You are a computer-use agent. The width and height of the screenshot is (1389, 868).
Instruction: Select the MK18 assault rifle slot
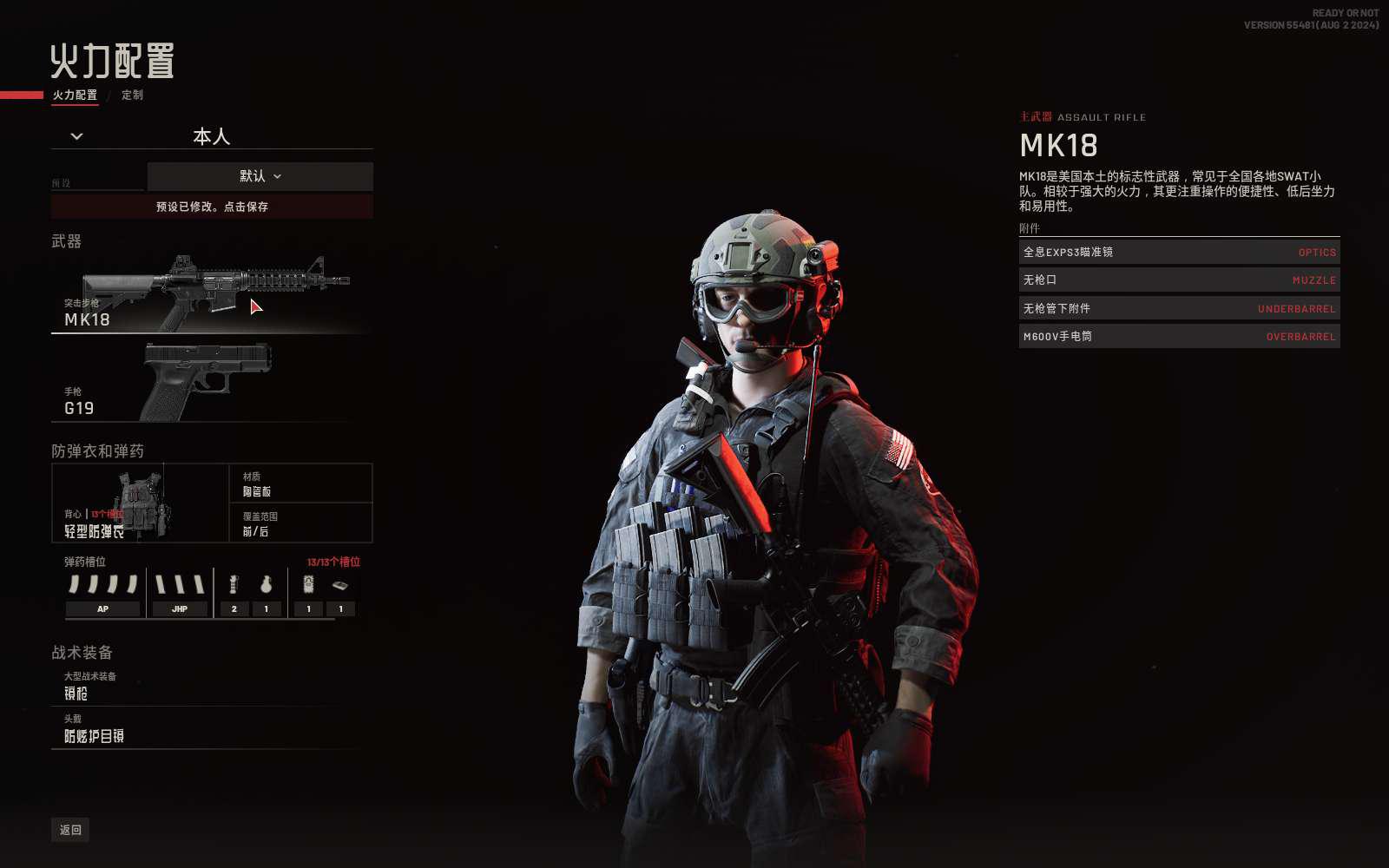(x=210, y=293)
